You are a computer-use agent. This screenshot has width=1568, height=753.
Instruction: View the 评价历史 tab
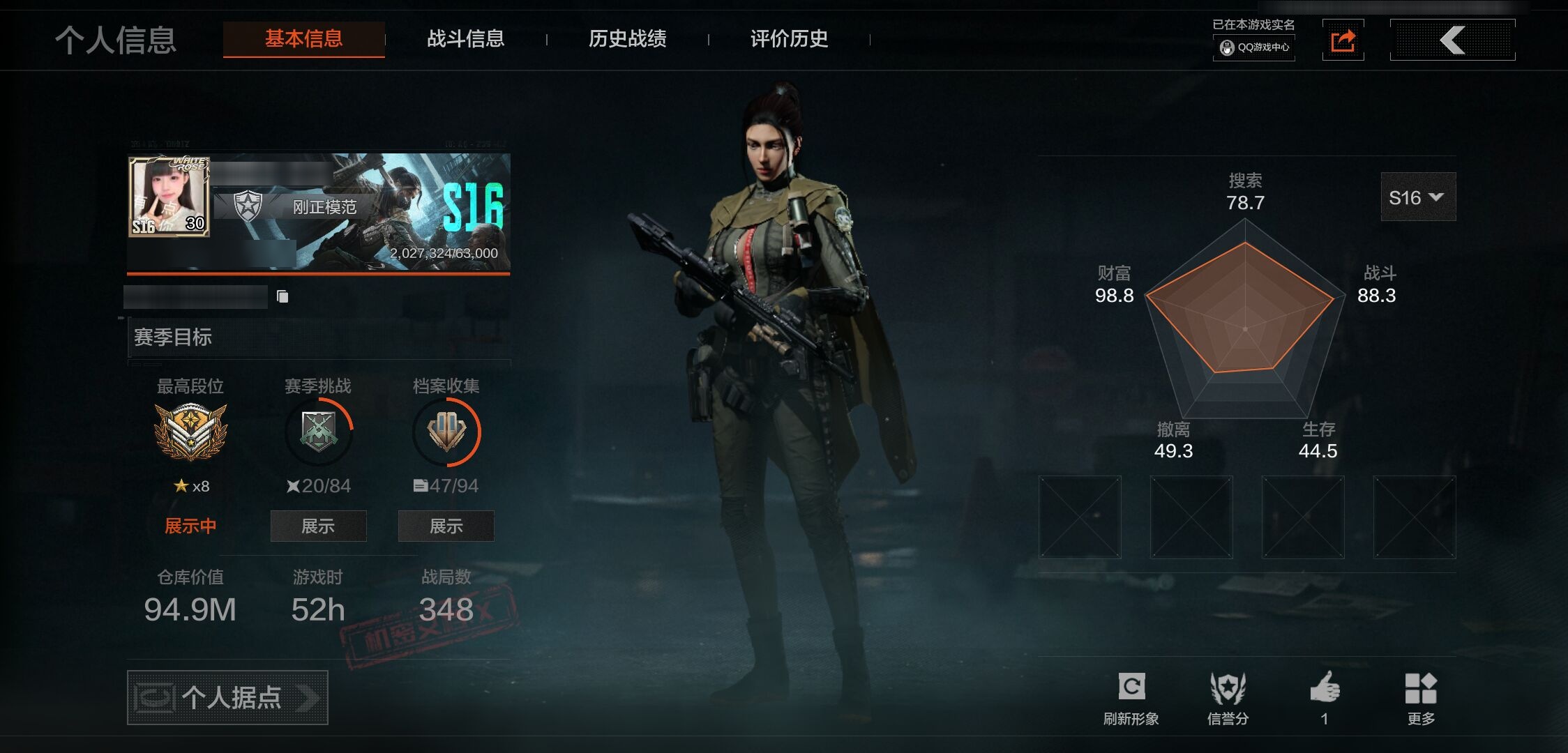click(789, 39)
